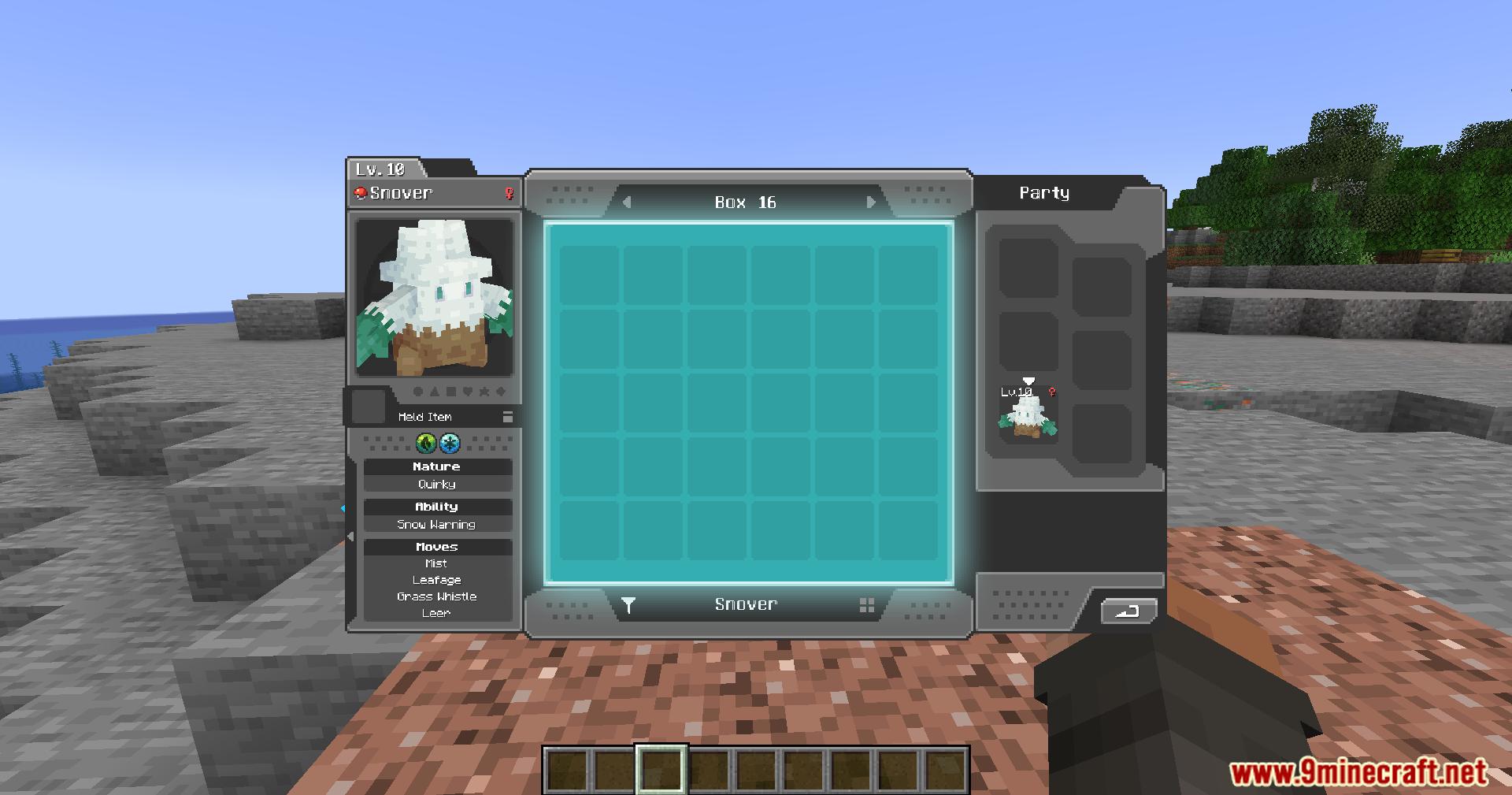Screen dimensions: 1512x795
Task: Collapse the info panel with the left edge arrow
Action: [x=350, y=537]
